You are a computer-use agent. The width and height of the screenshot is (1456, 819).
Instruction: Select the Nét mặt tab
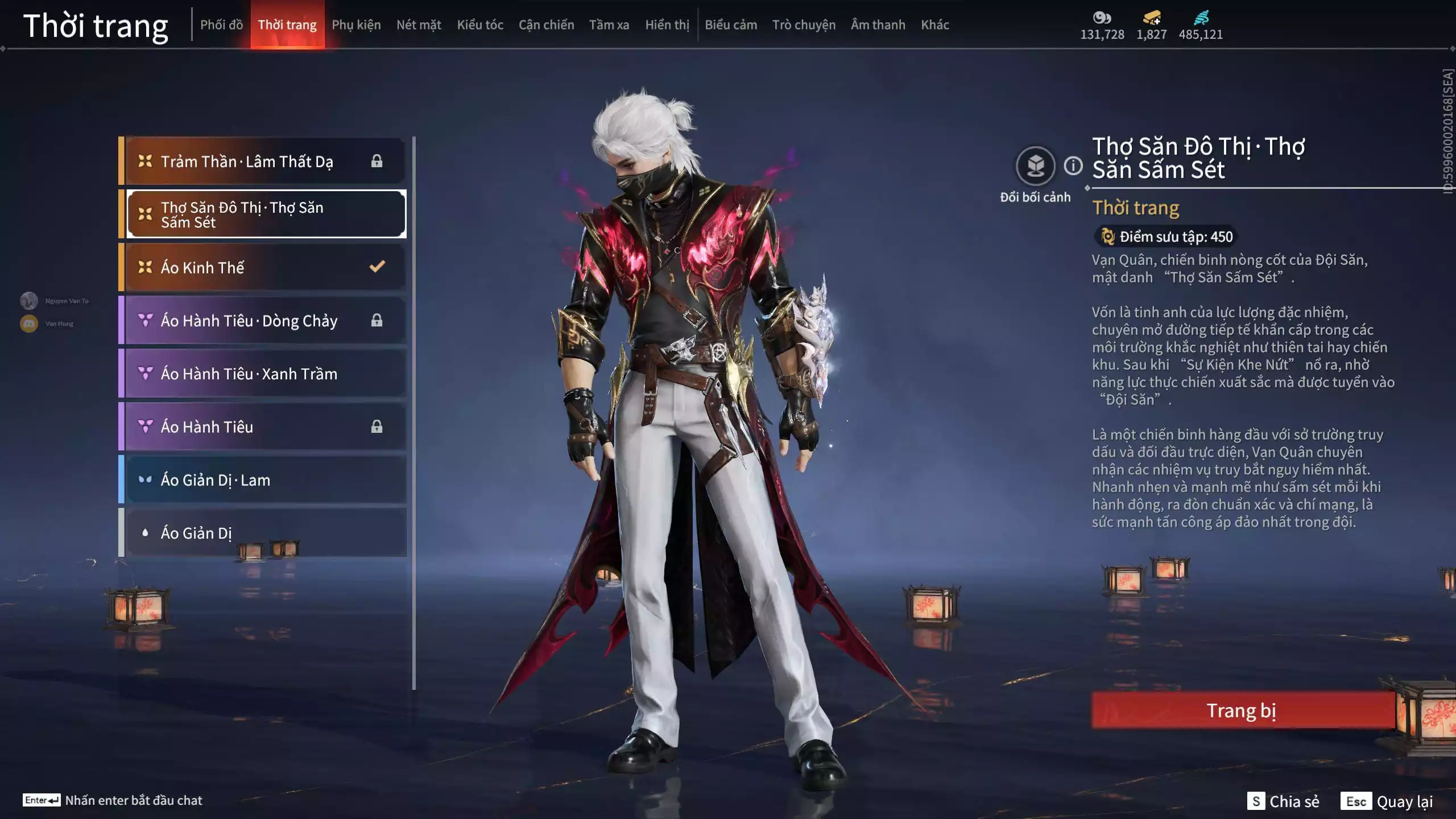pyautogui.click(x=419, y=25)
